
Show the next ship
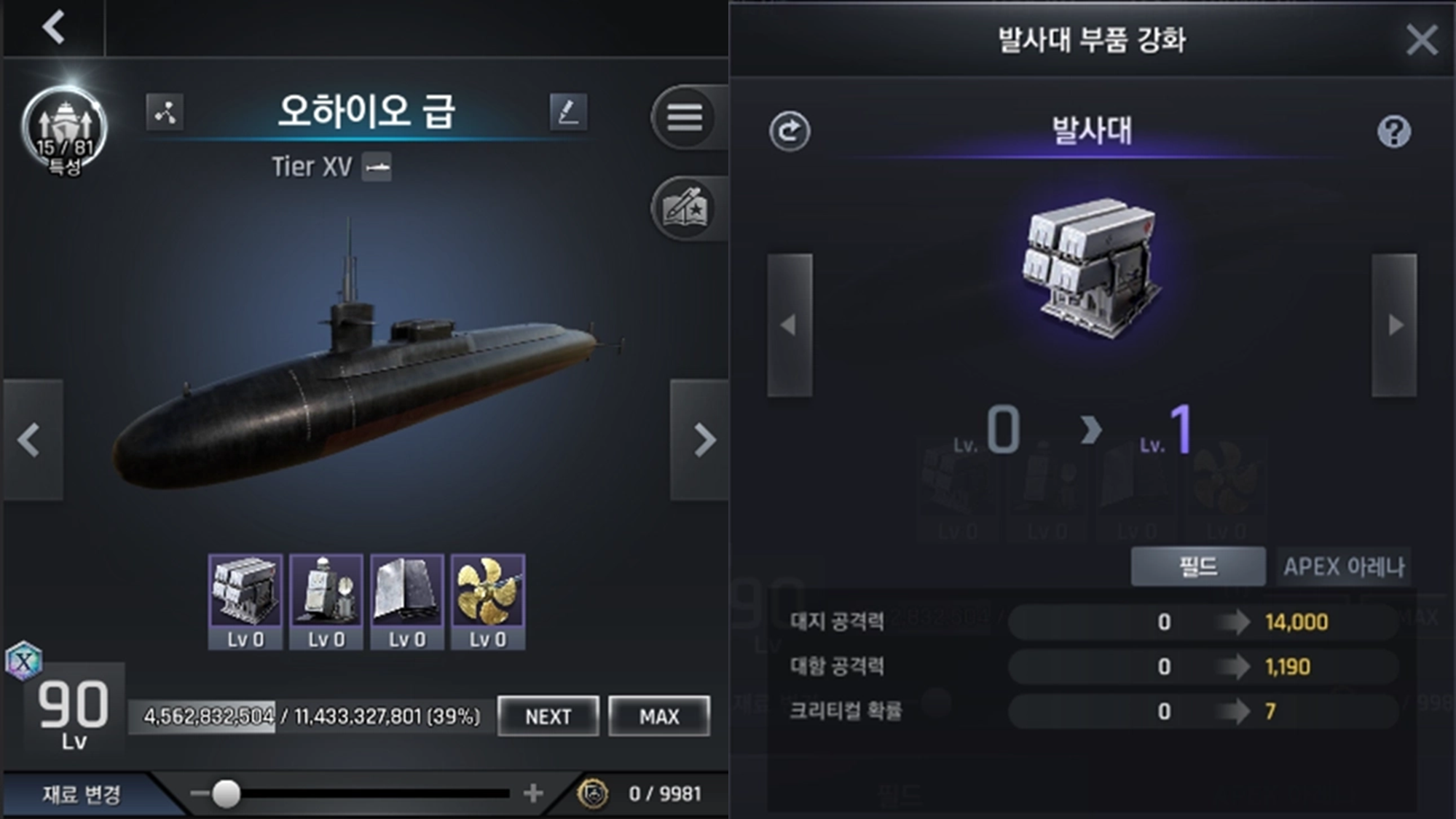(x=702, y=440)
